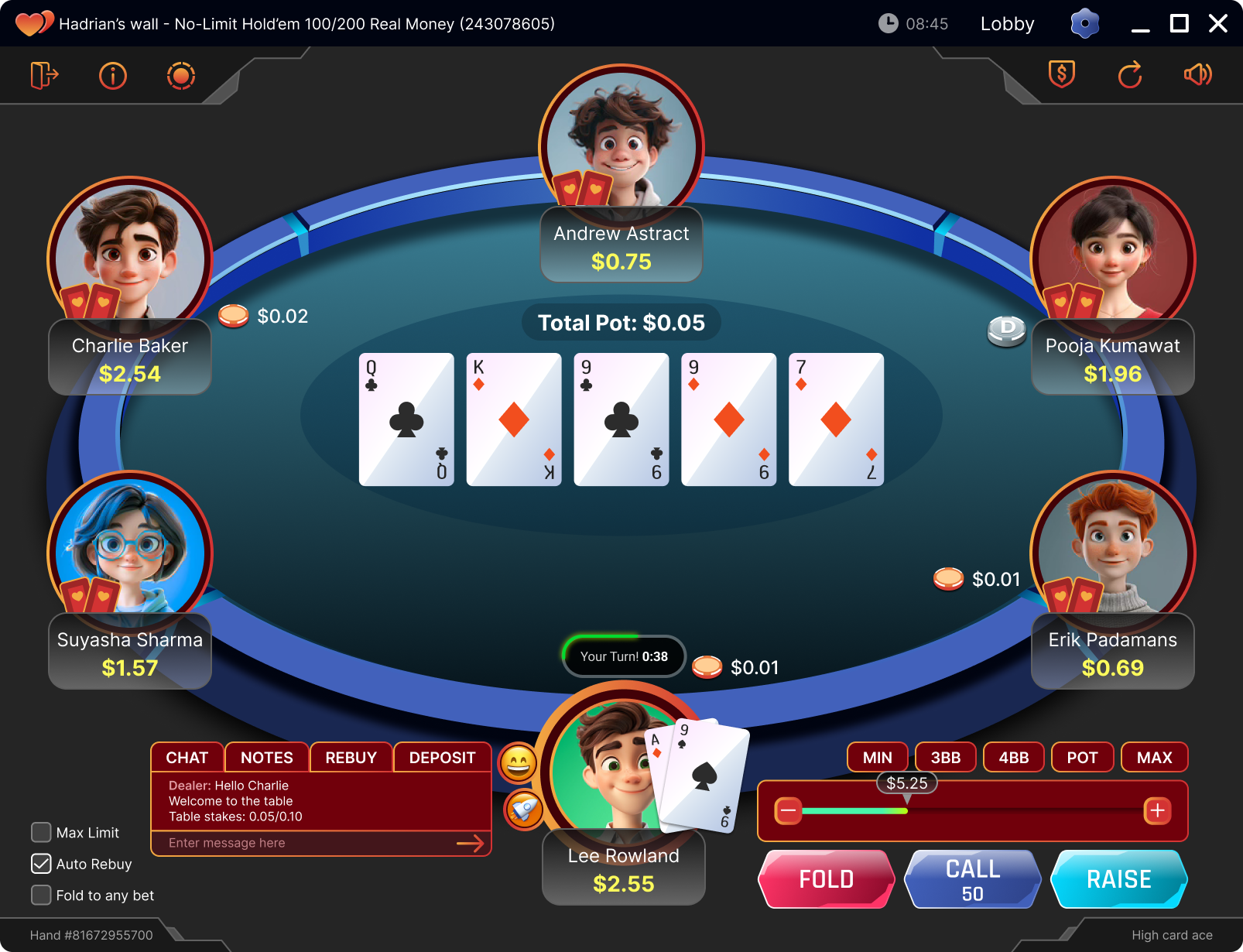Open table info with the info icon
Viewport: 1243px width, 952px height.
click(x=112, y=75)
